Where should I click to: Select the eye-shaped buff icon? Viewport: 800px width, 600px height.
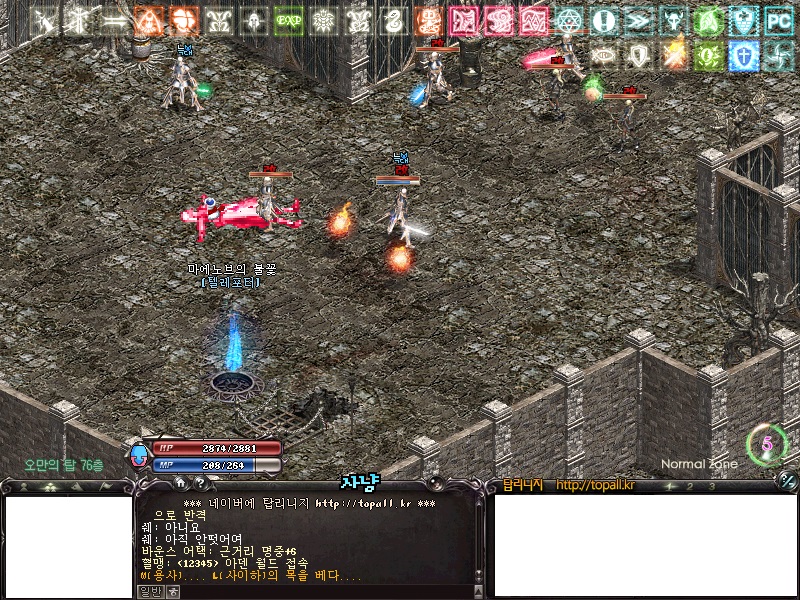[x=604, y=55]
